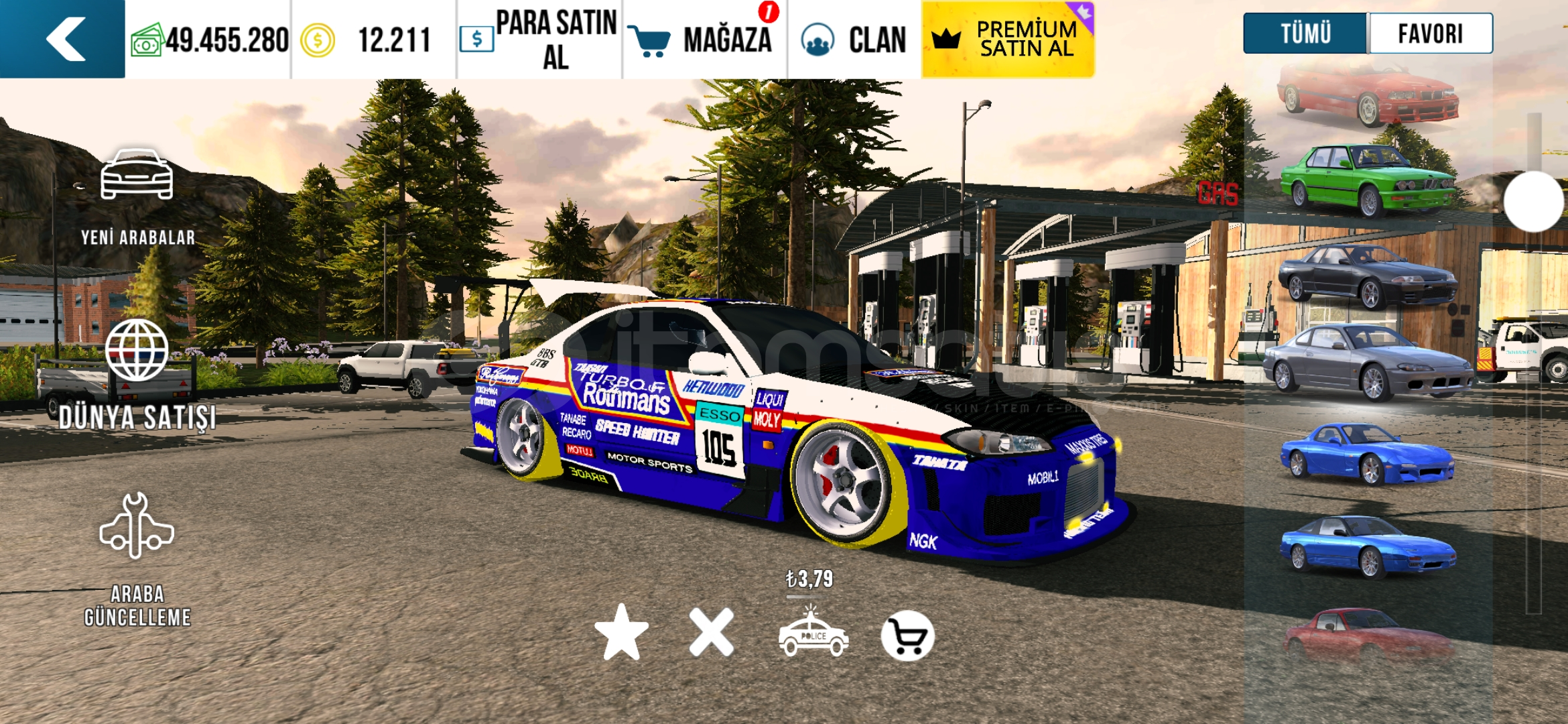
Task: Click the car list scrollbar handle
Action: (1533, 201)
